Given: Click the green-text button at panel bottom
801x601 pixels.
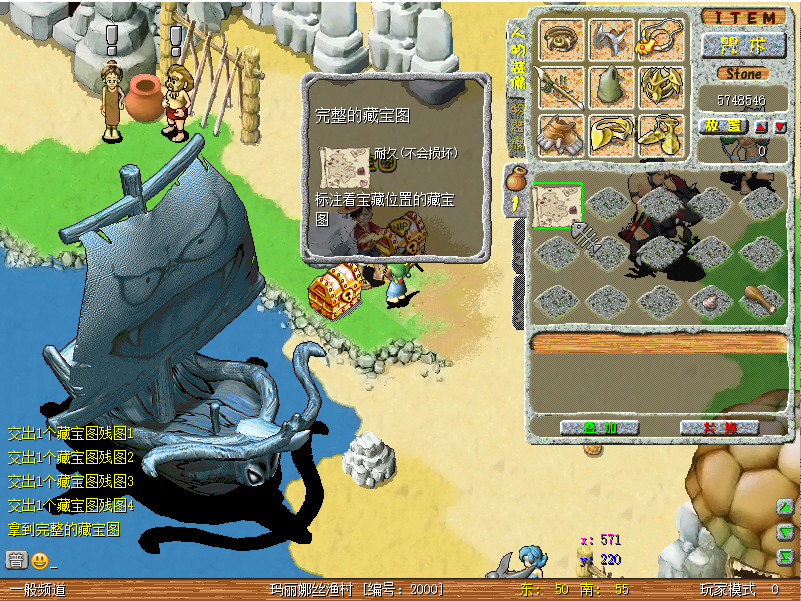Looking at the screenshot, I should pos(598,427).
